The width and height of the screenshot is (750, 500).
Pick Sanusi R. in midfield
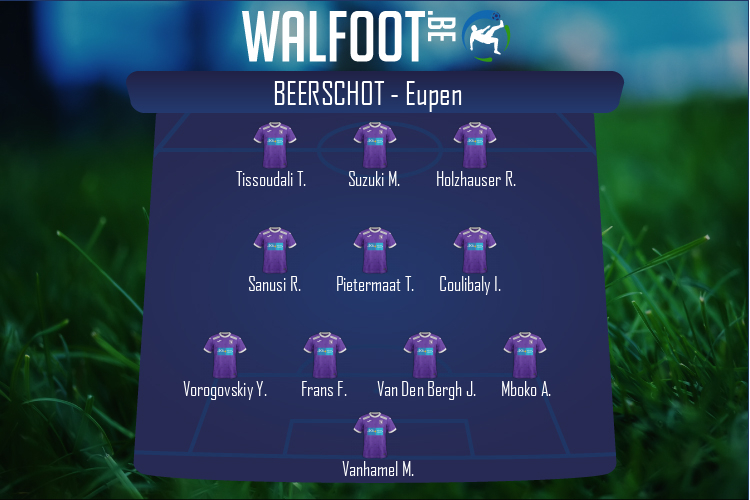274,251
